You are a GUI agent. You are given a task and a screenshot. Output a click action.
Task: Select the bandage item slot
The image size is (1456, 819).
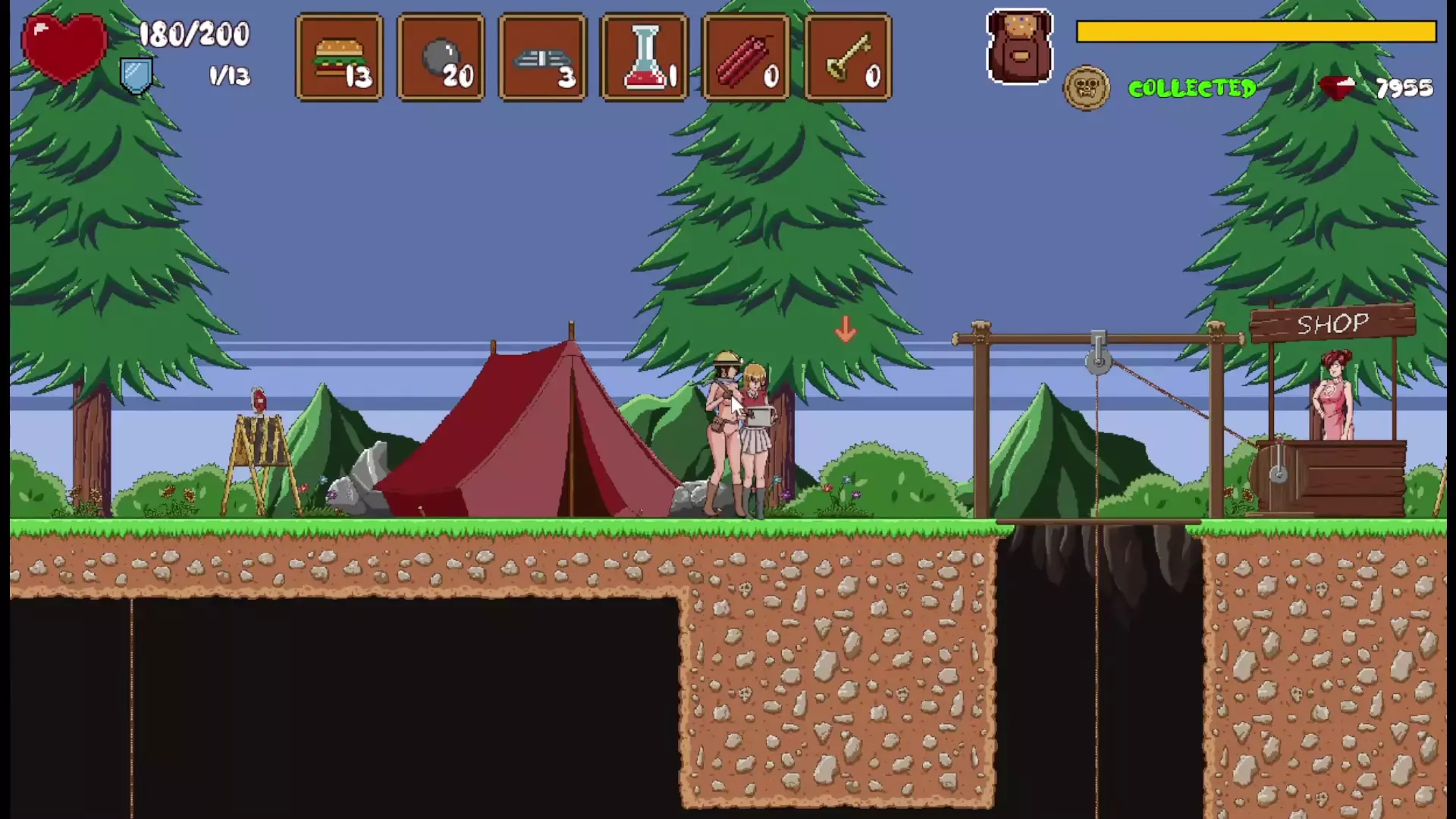point(542,58)
